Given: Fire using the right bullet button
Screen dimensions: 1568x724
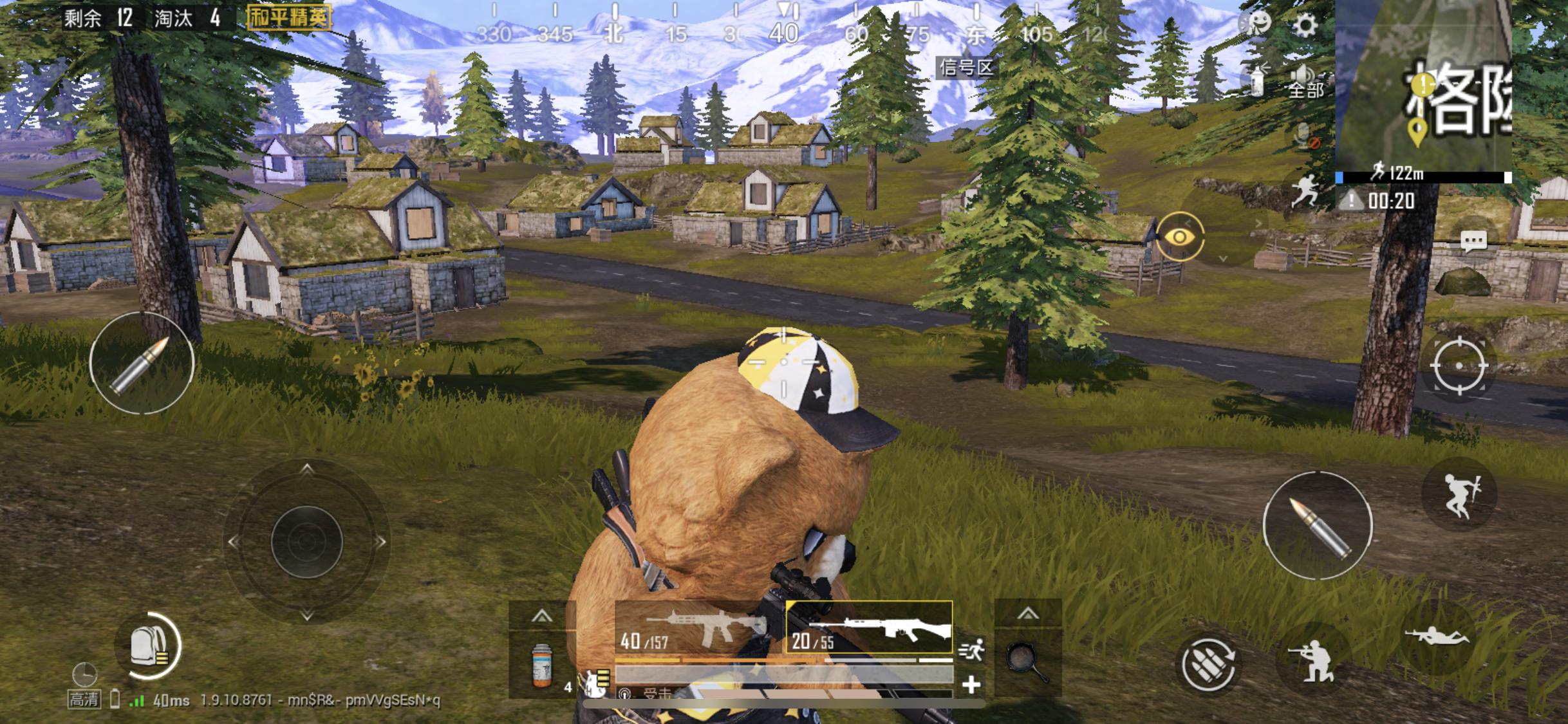Looking at the screenshot, I should coord(1318,525).
